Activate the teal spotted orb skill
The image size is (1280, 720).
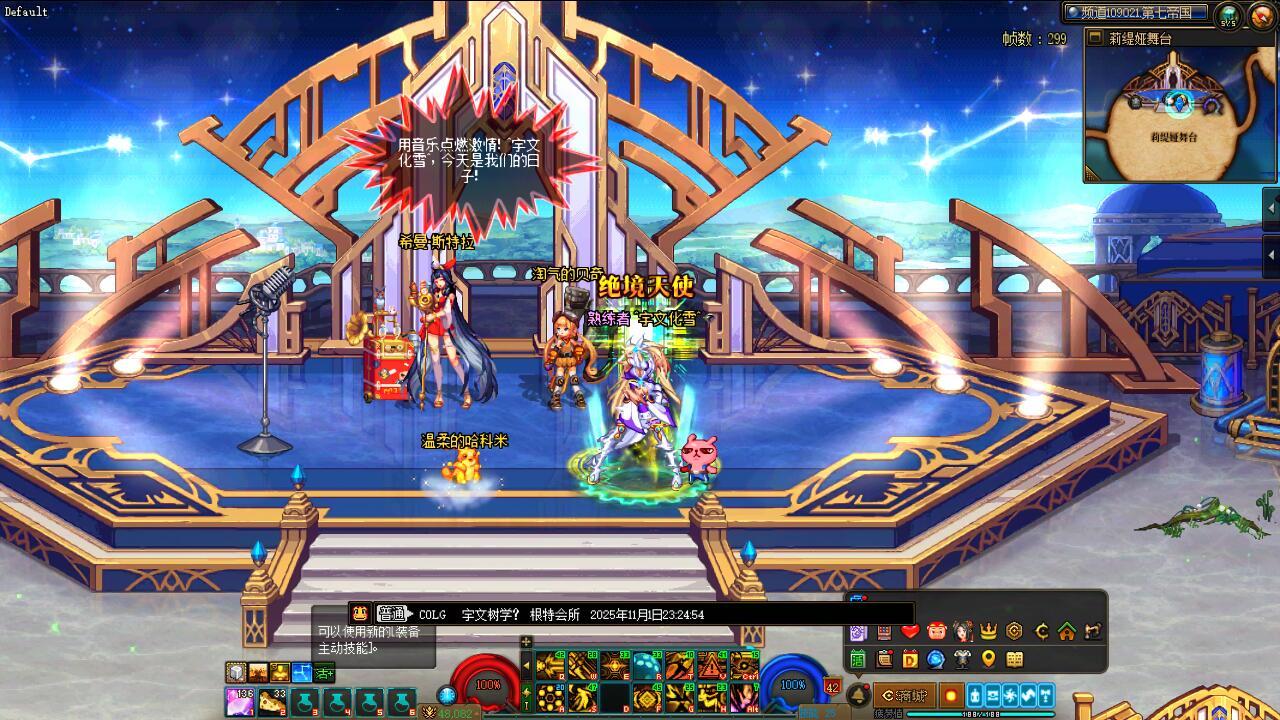coord(647,665)
